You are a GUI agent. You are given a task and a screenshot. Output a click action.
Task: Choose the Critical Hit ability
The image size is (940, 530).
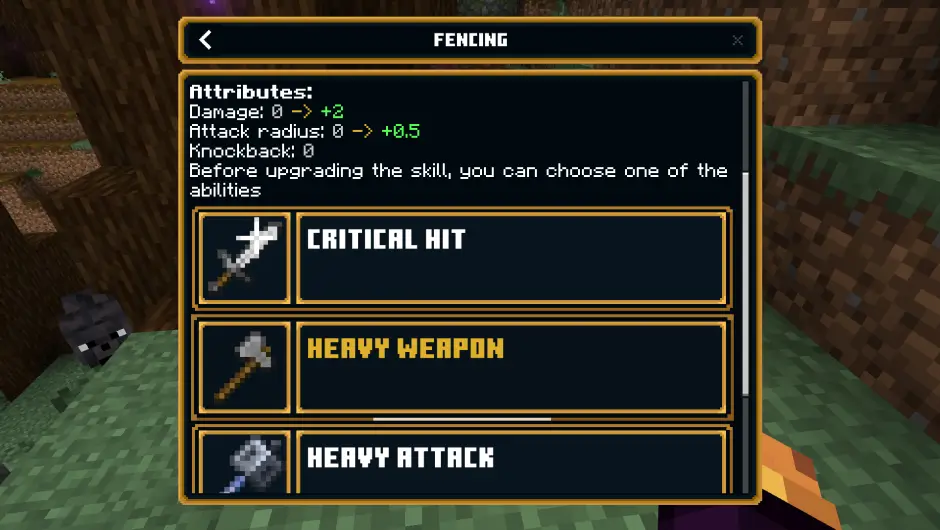pyautogui.click(x=511, y=257)
